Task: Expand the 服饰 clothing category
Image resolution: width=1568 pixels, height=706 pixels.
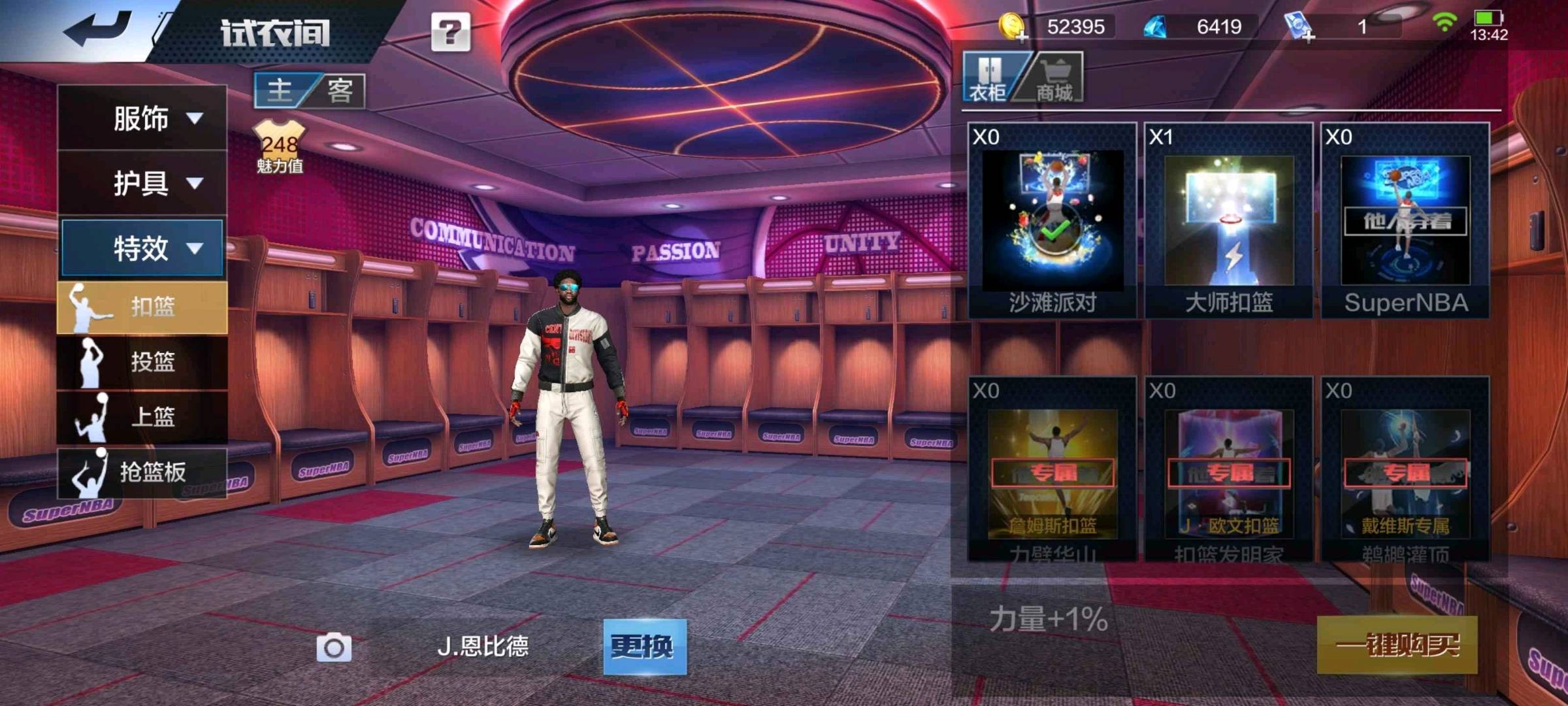Action: pos(142,118)
